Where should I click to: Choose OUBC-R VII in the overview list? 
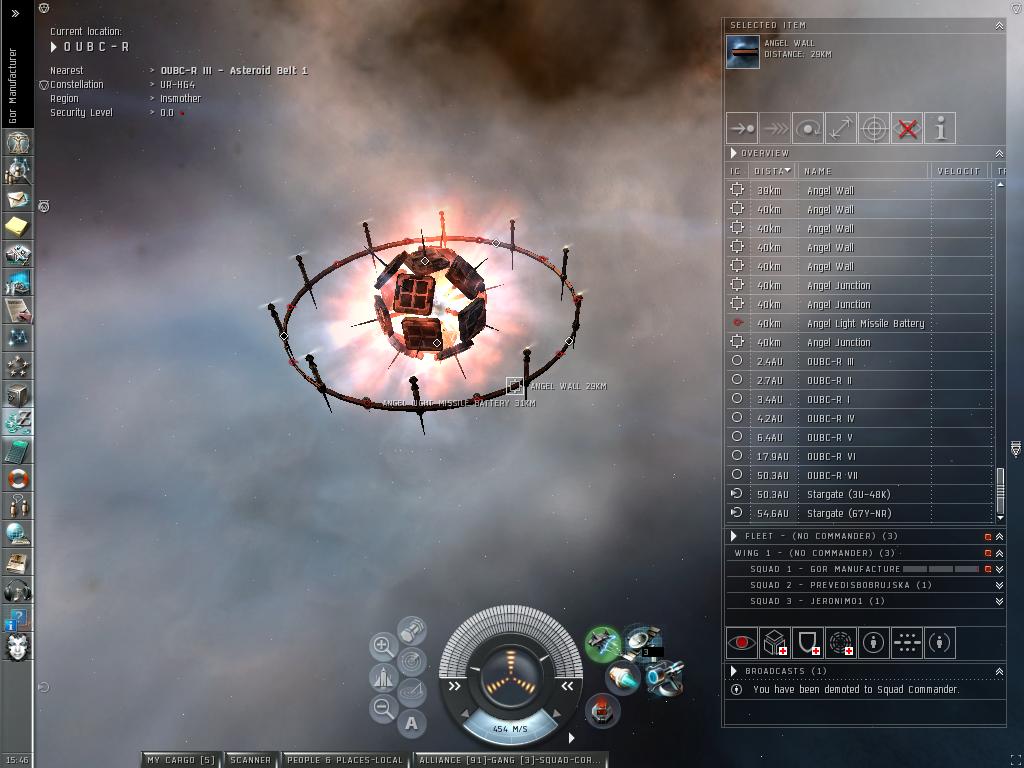click(831, 475)
